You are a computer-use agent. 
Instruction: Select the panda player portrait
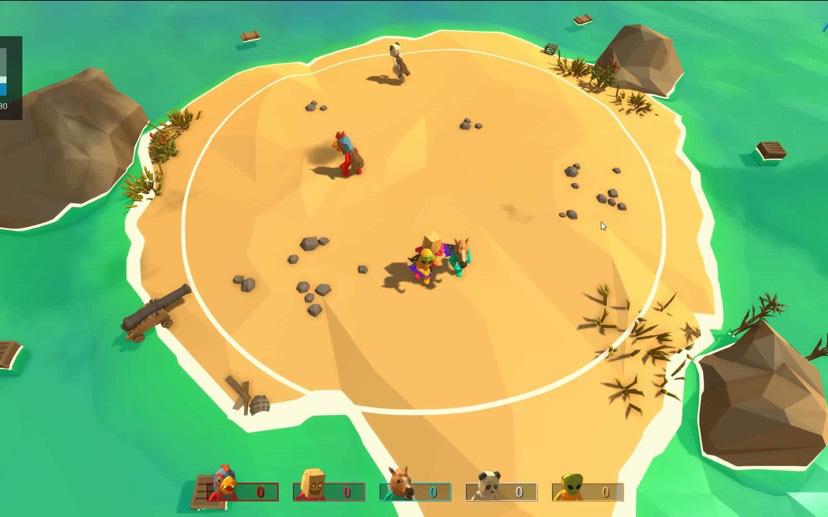(x=487, y=487)
